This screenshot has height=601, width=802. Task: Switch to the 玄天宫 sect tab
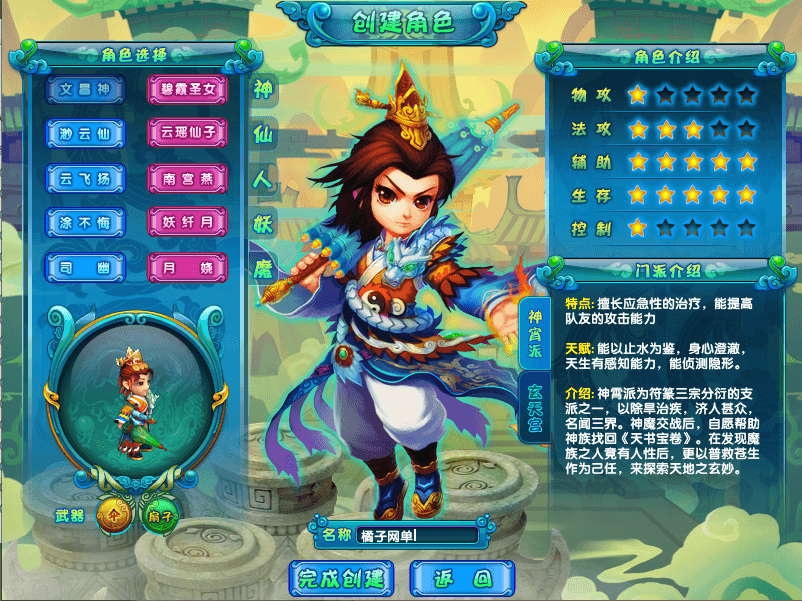[x=536, y=408]
